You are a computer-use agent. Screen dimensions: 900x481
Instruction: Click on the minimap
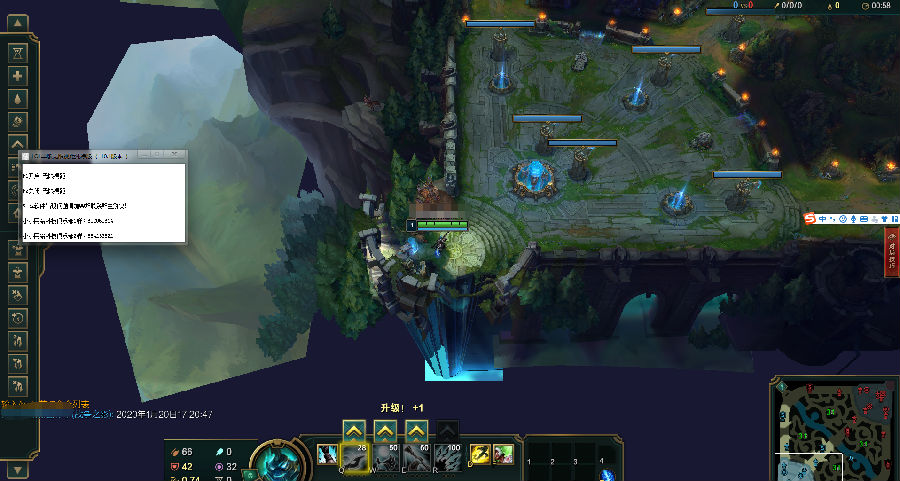(x=832, y=430)
